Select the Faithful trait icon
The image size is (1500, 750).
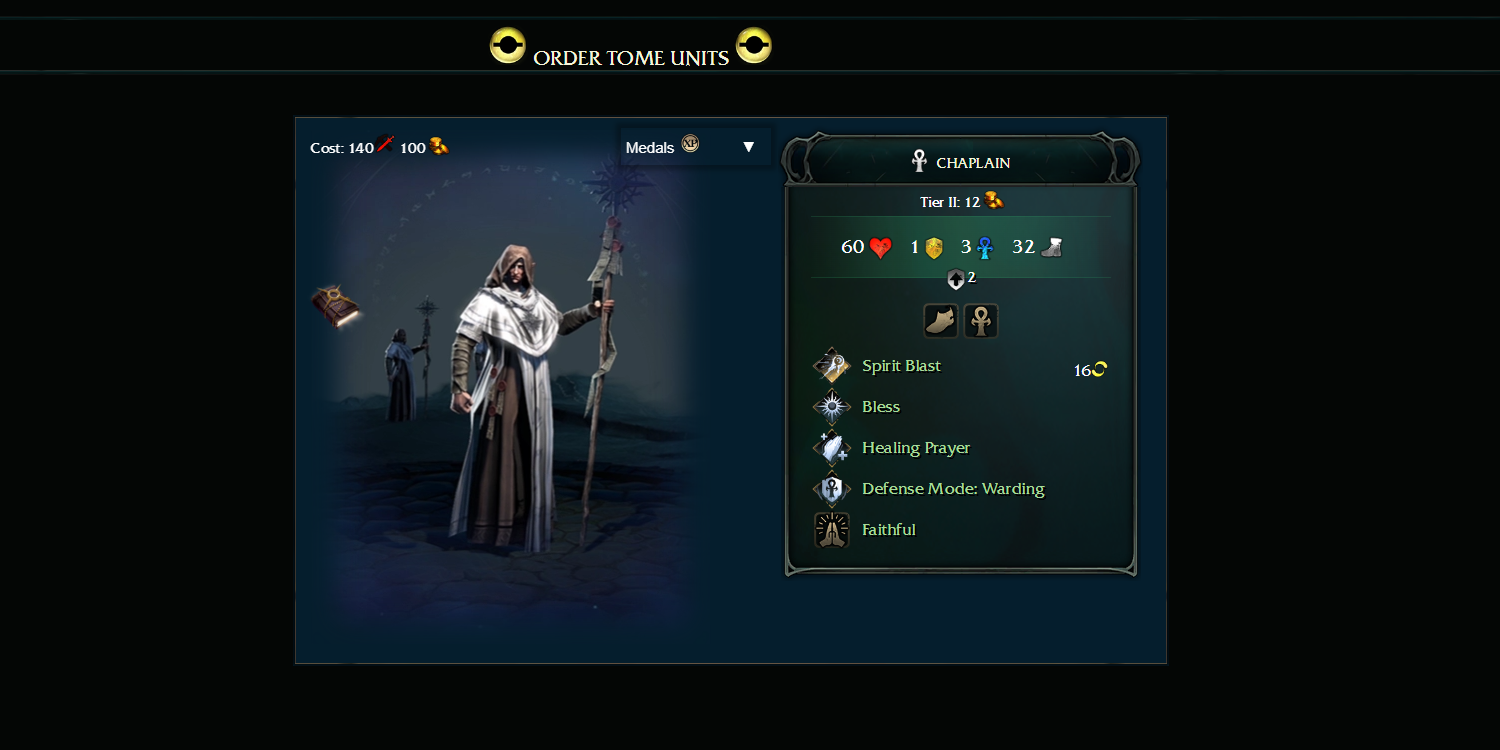[832, 529]
